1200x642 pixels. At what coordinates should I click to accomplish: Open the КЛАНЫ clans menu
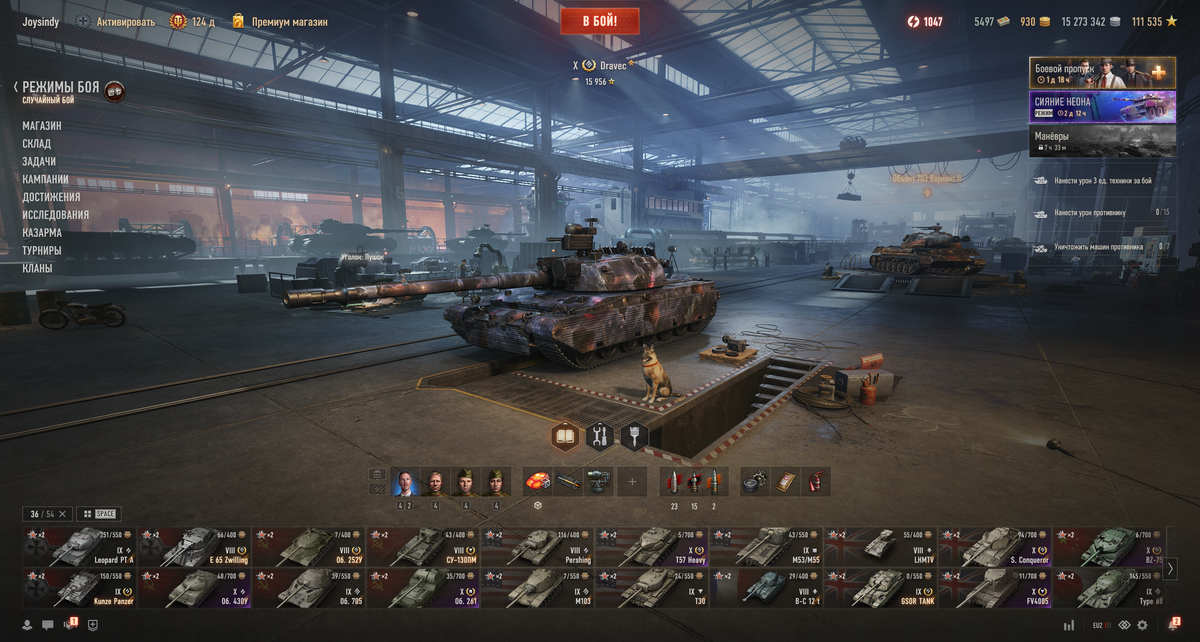[37, 268]
